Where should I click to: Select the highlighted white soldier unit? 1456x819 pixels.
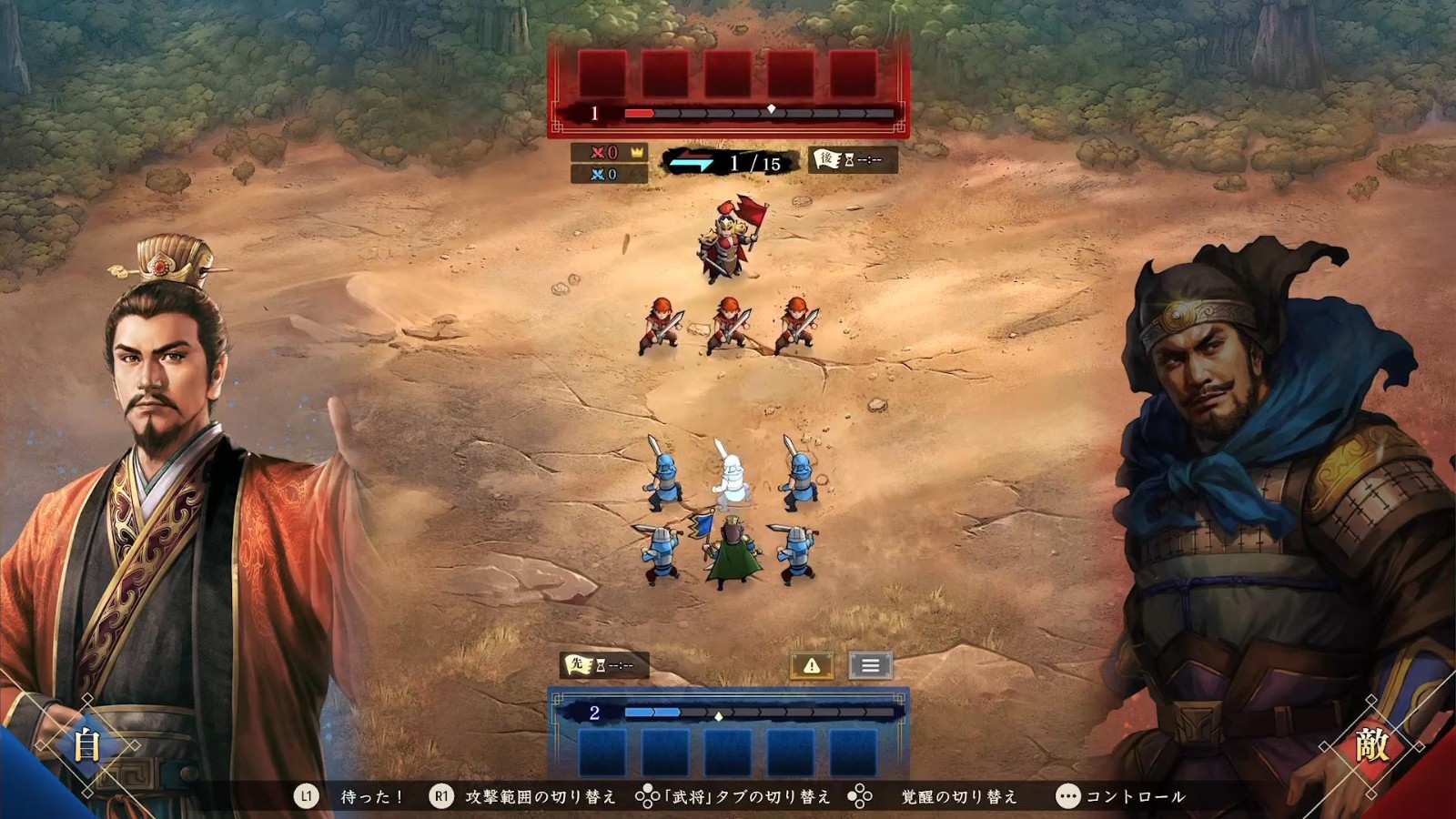click(730, 475)
